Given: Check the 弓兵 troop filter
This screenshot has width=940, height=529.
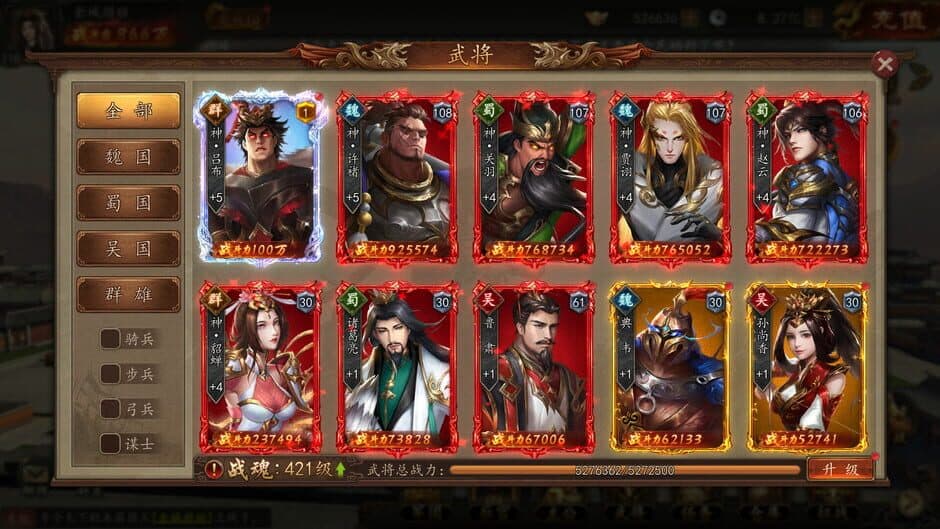Looking at the screenshot, I should tap(110, 409).
